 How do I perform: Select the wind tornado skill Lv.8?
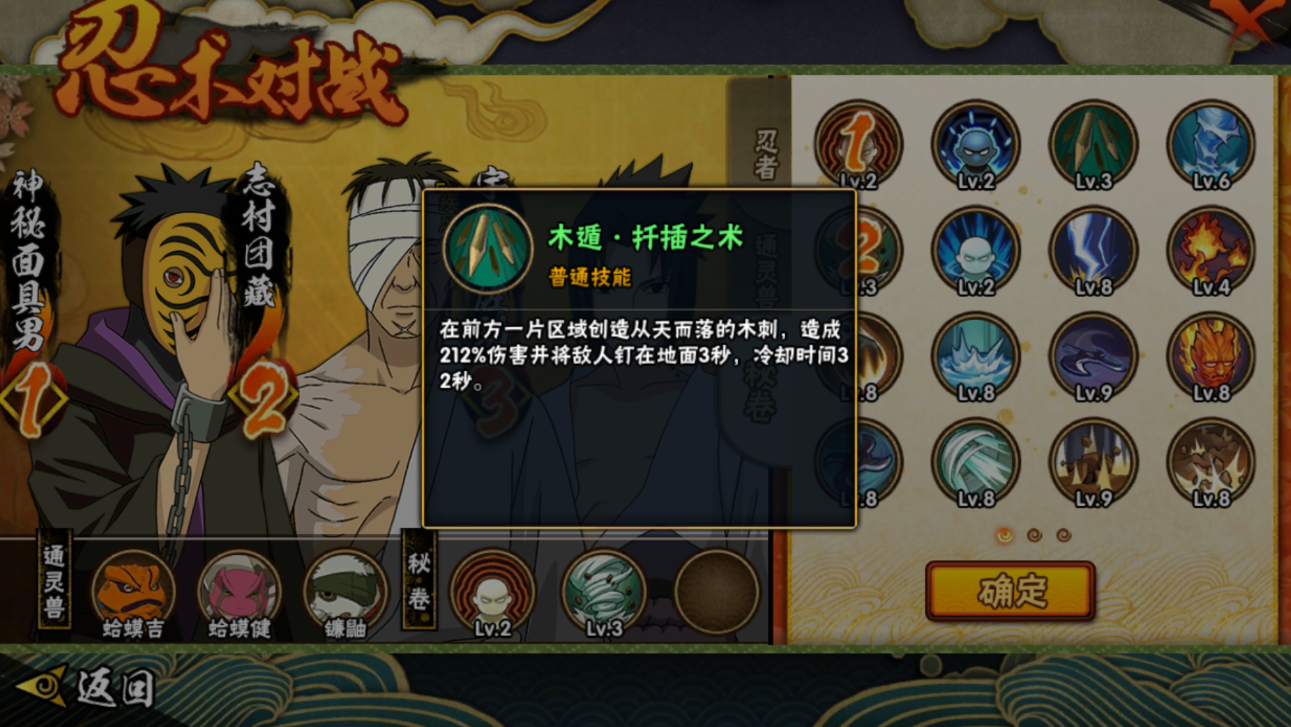pos(975,460)
